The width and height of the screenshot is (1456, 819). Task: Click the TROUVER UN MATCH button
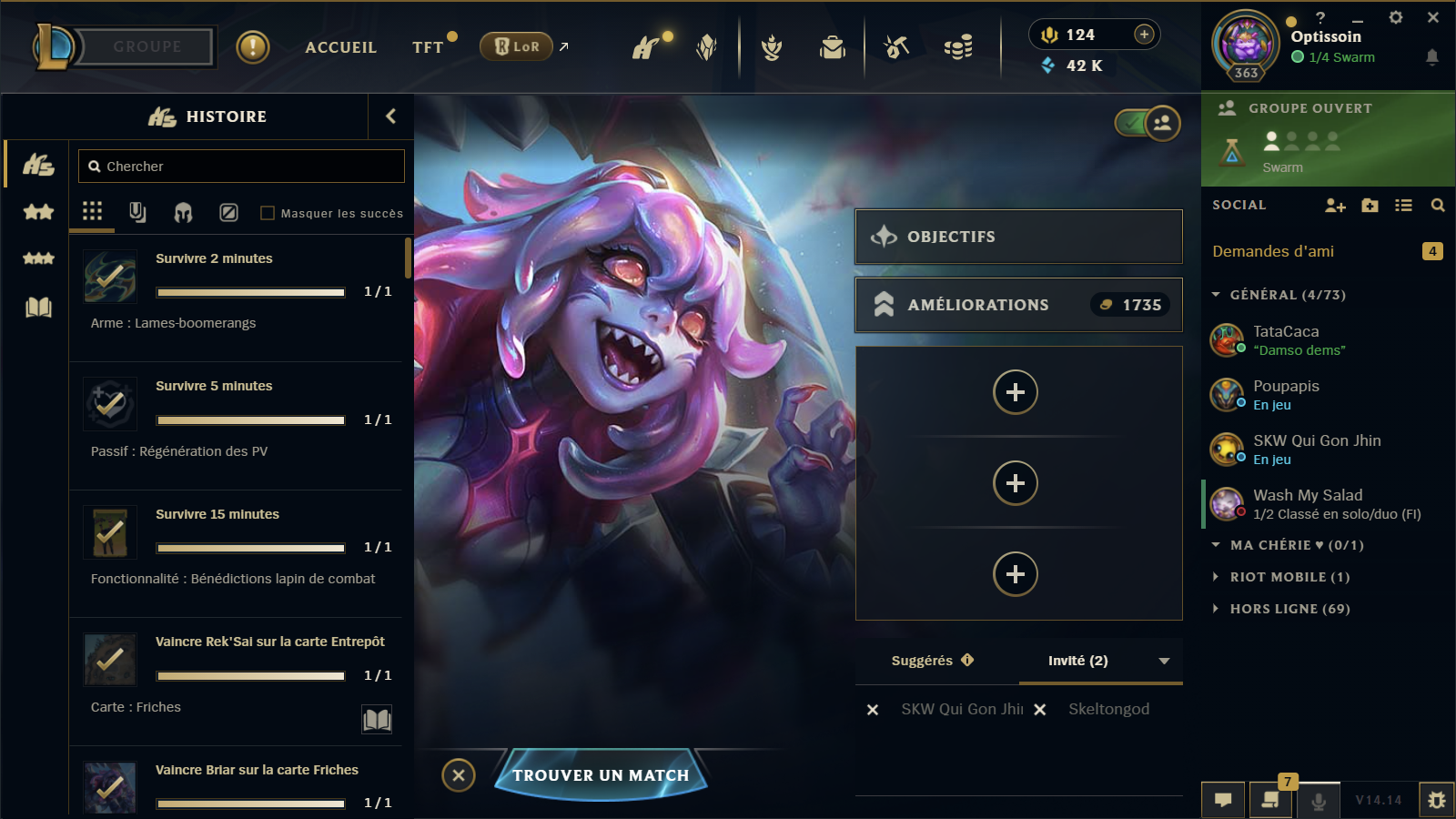(x=601, y=775)
